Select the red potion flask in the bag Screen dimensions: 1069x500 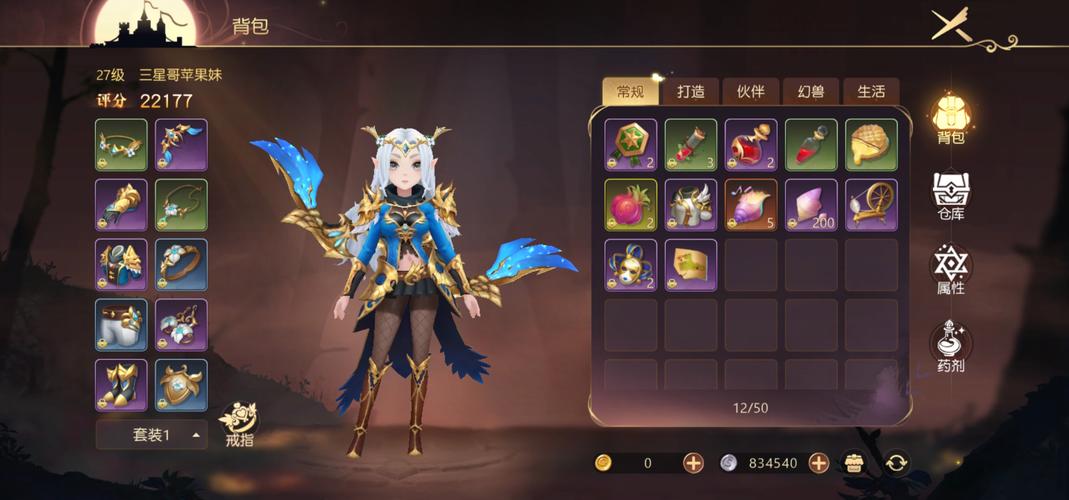751,145
